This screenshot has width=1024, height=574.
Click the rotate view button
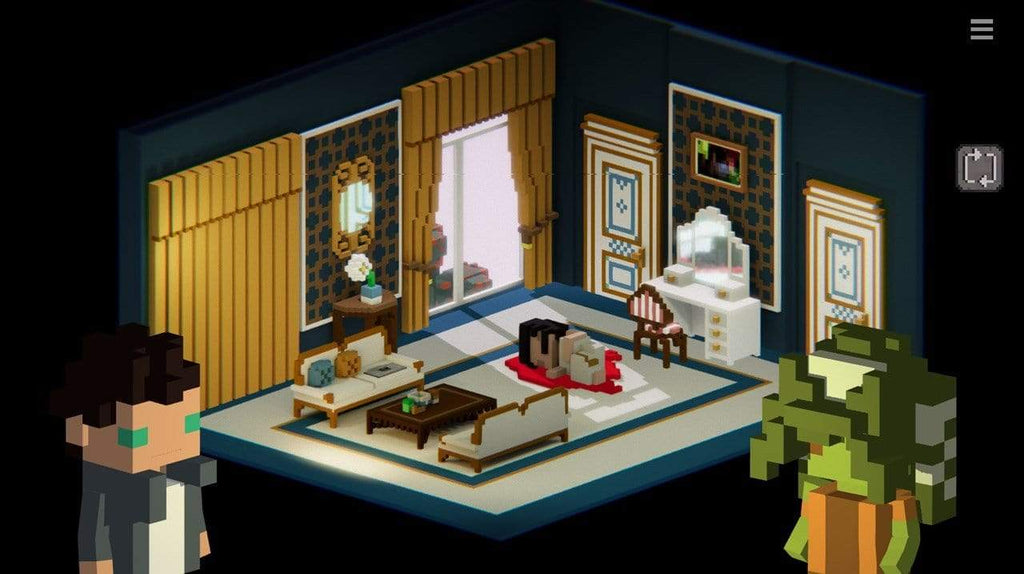pos(979,167)
